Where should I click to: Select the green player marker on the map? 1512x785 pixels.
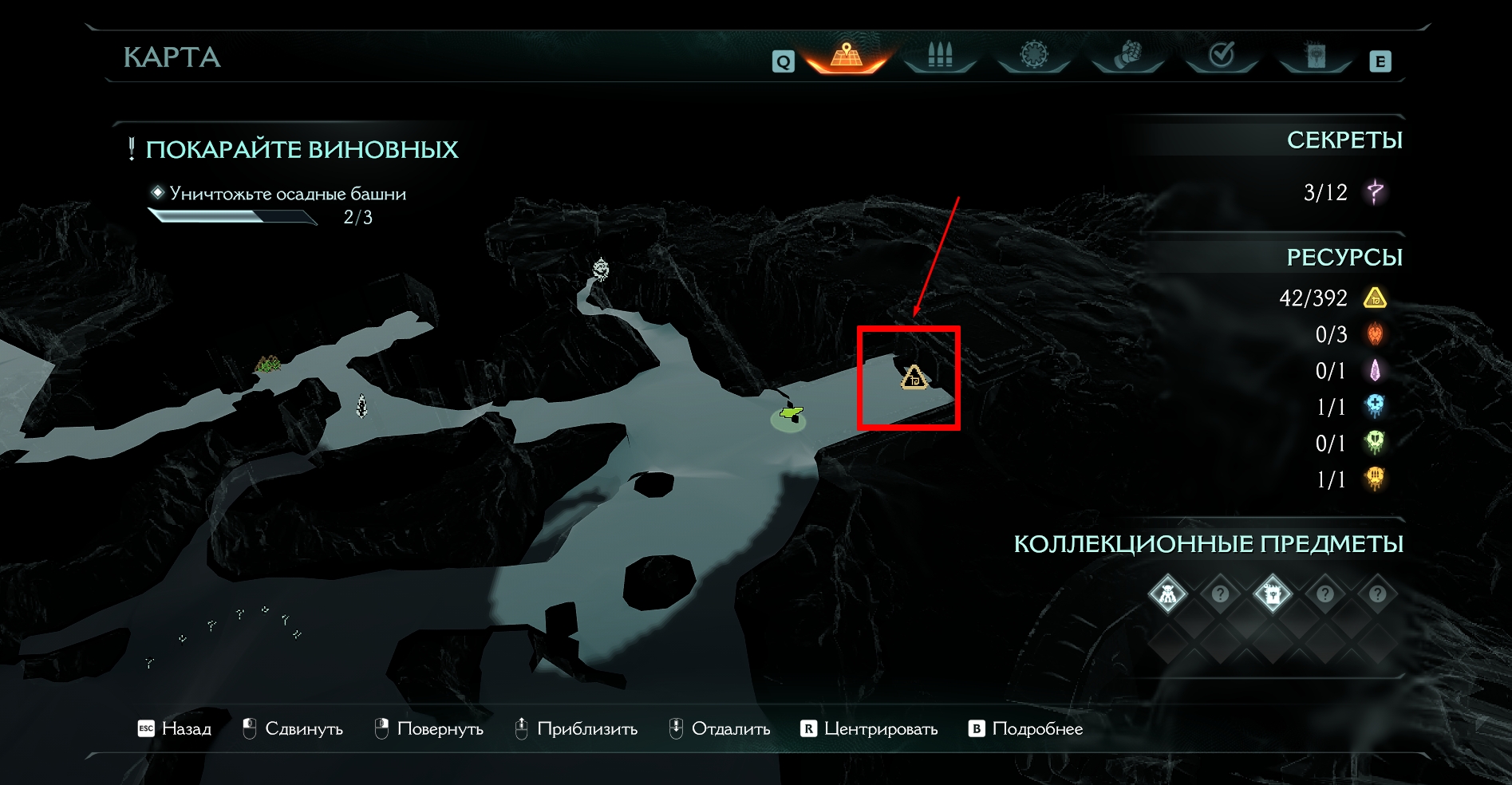790,413
